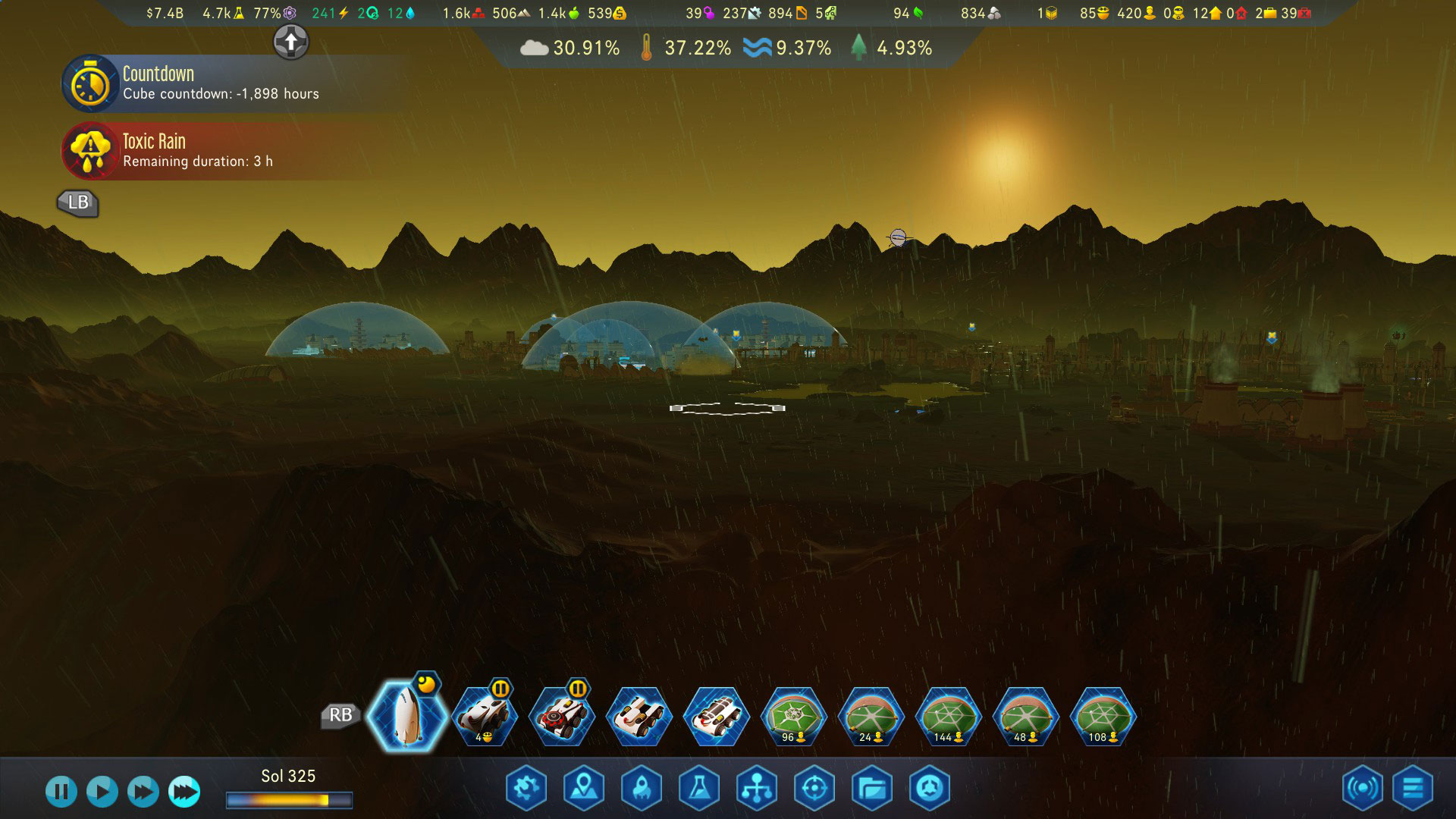Select the exploration target reticle icon

click(x=814, y=789)
